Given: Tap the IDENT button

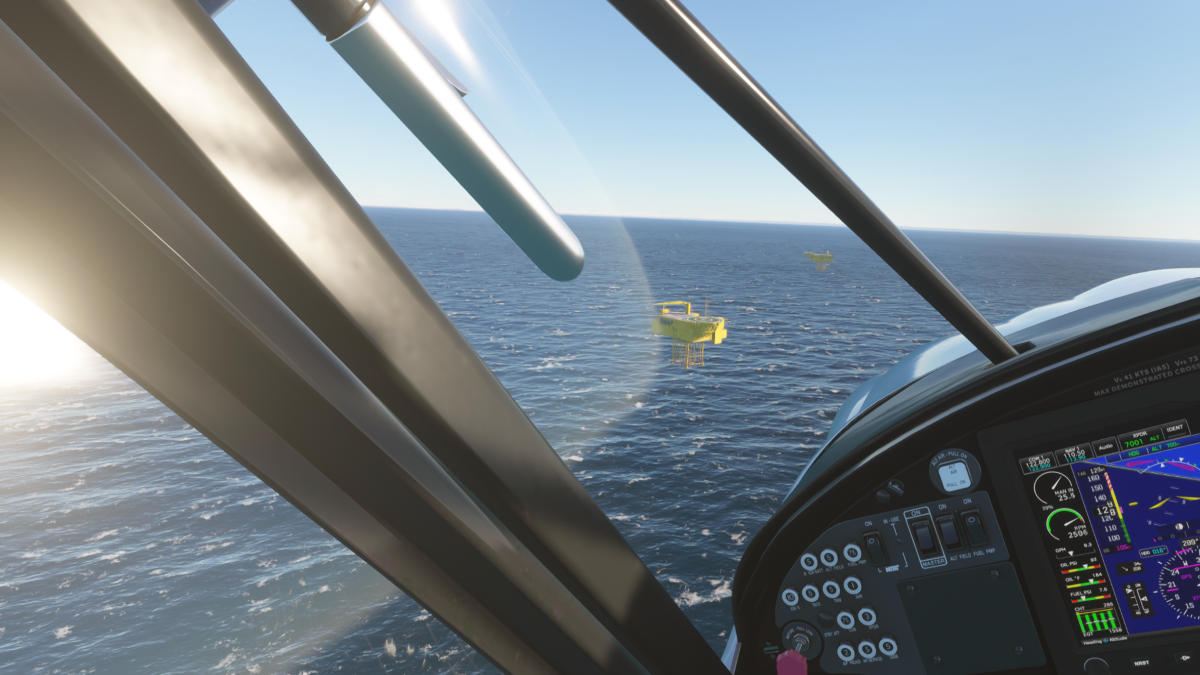Looking at the screenshot, I should click(x=1175, y=428).
